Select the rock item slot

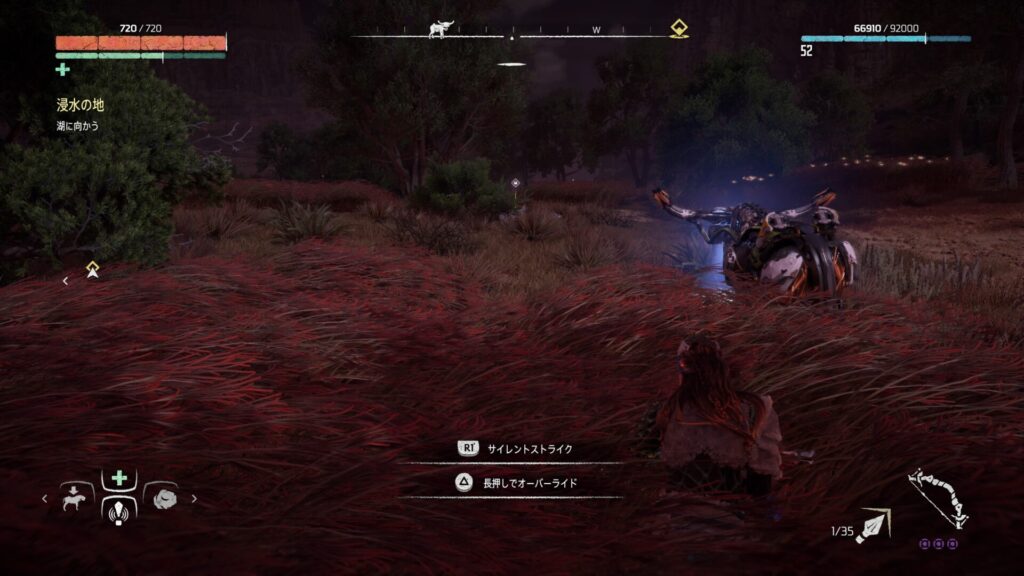pyautogui.click(x=162, y=497)
